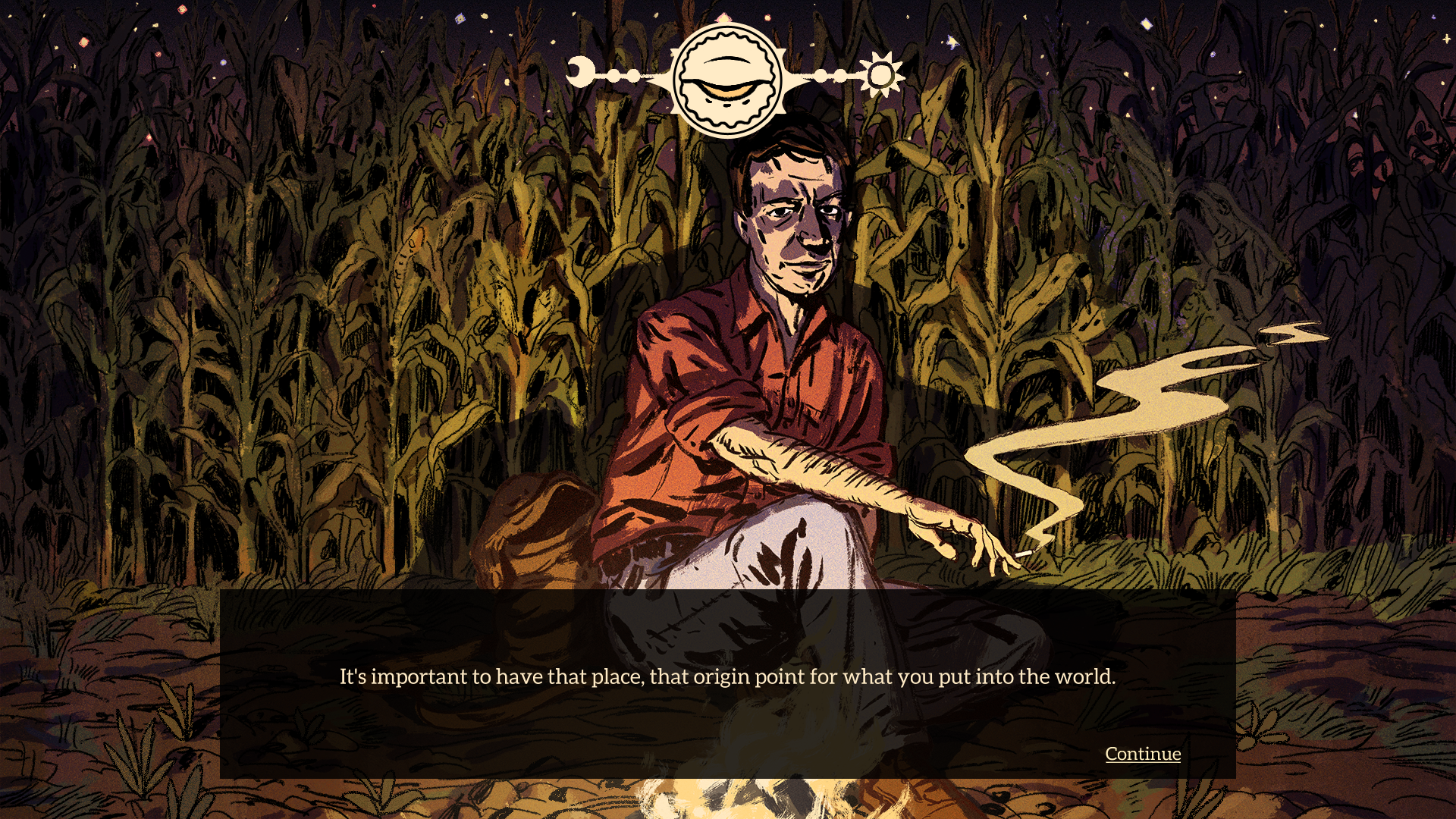1456x819 pixels.
Task: Click the closed eye emblem
Action: 727,80
